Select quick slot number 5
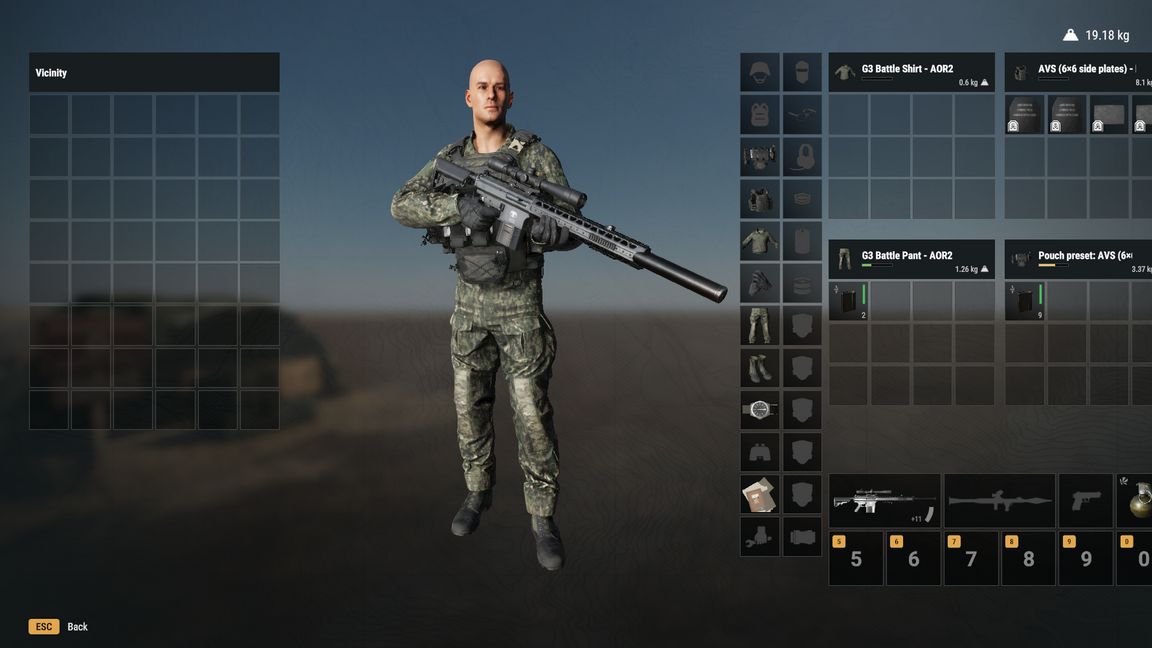Viewport: 1152px width, 648px height. (855, 558)
